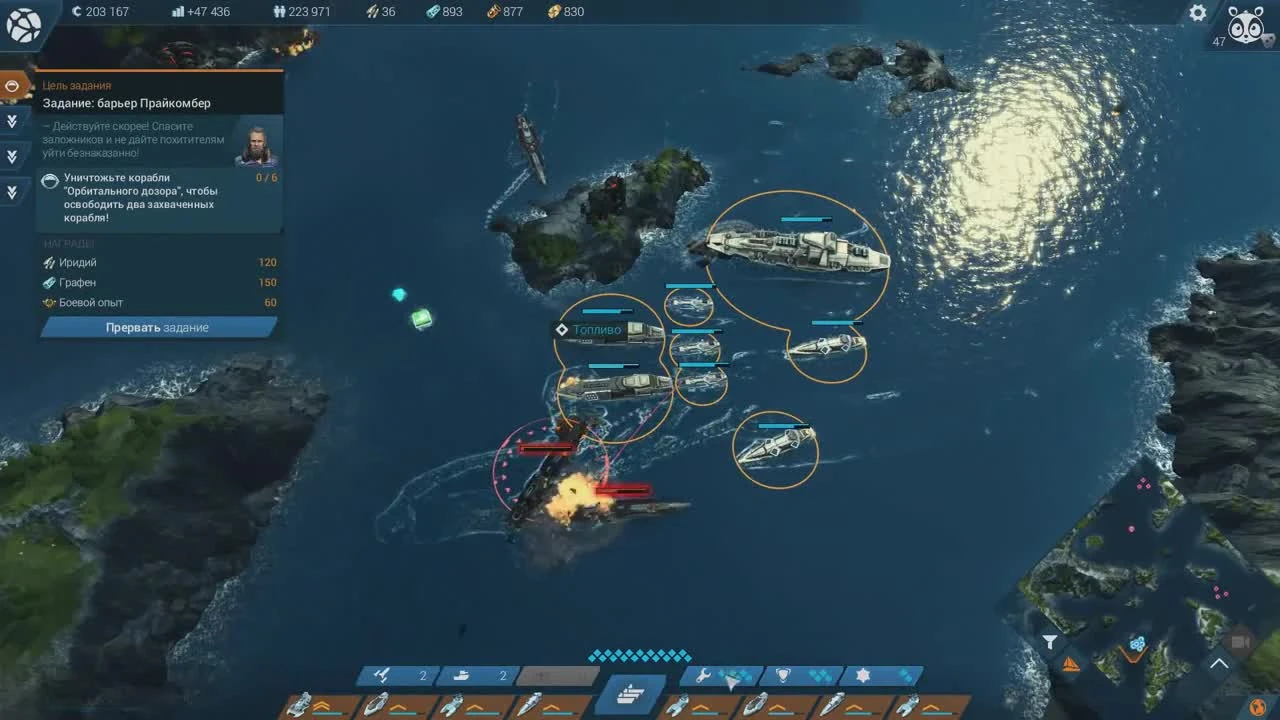Toggle the upgrade chevrons on the leftmost ship card
Screen dimensions: 1280x720
click(x=322, y=703)
